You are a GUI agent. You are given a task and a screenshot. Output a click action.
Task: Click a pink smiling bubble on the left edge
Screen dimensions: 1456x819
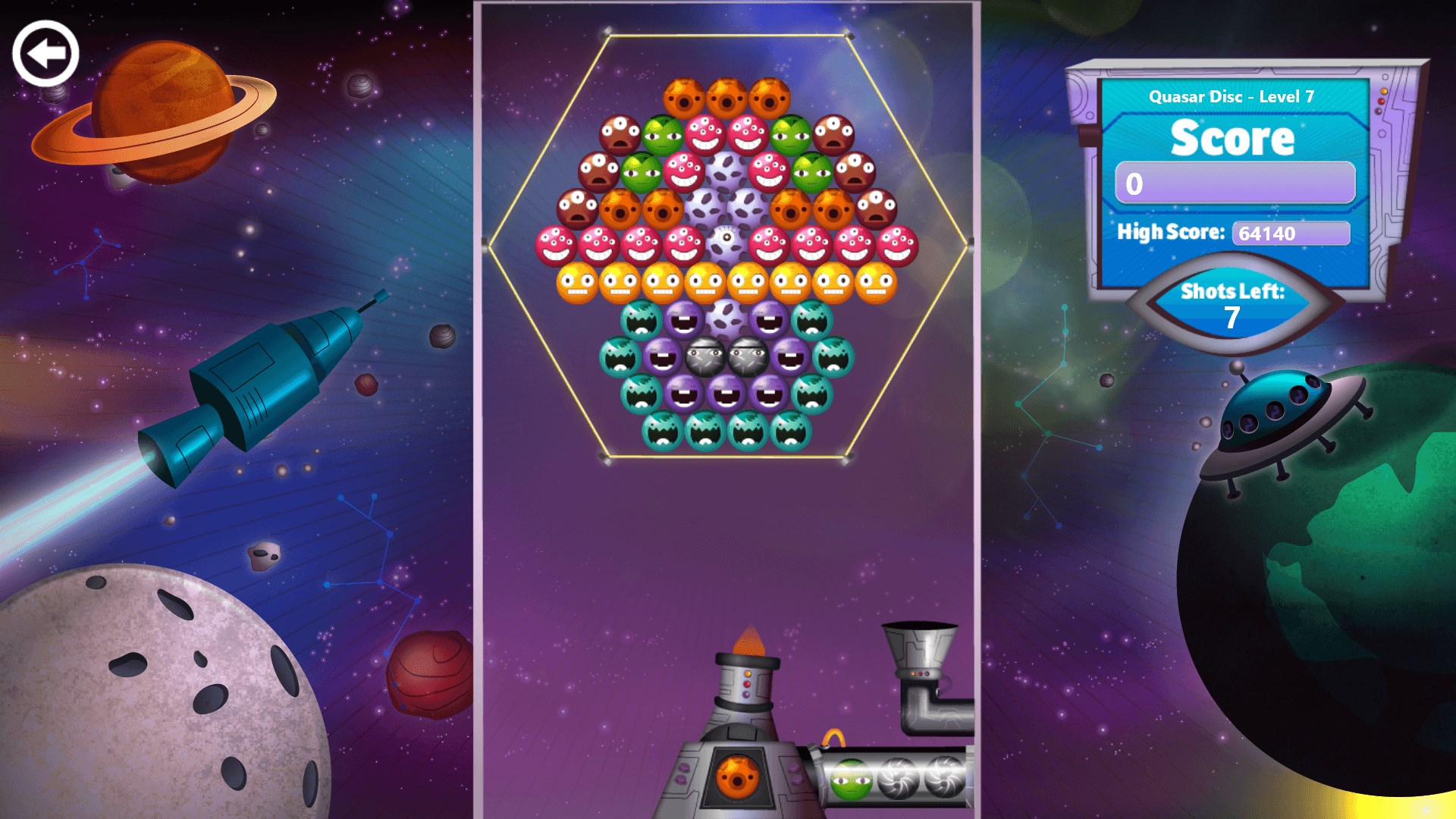pyautogui.click(x=554, y=243)
